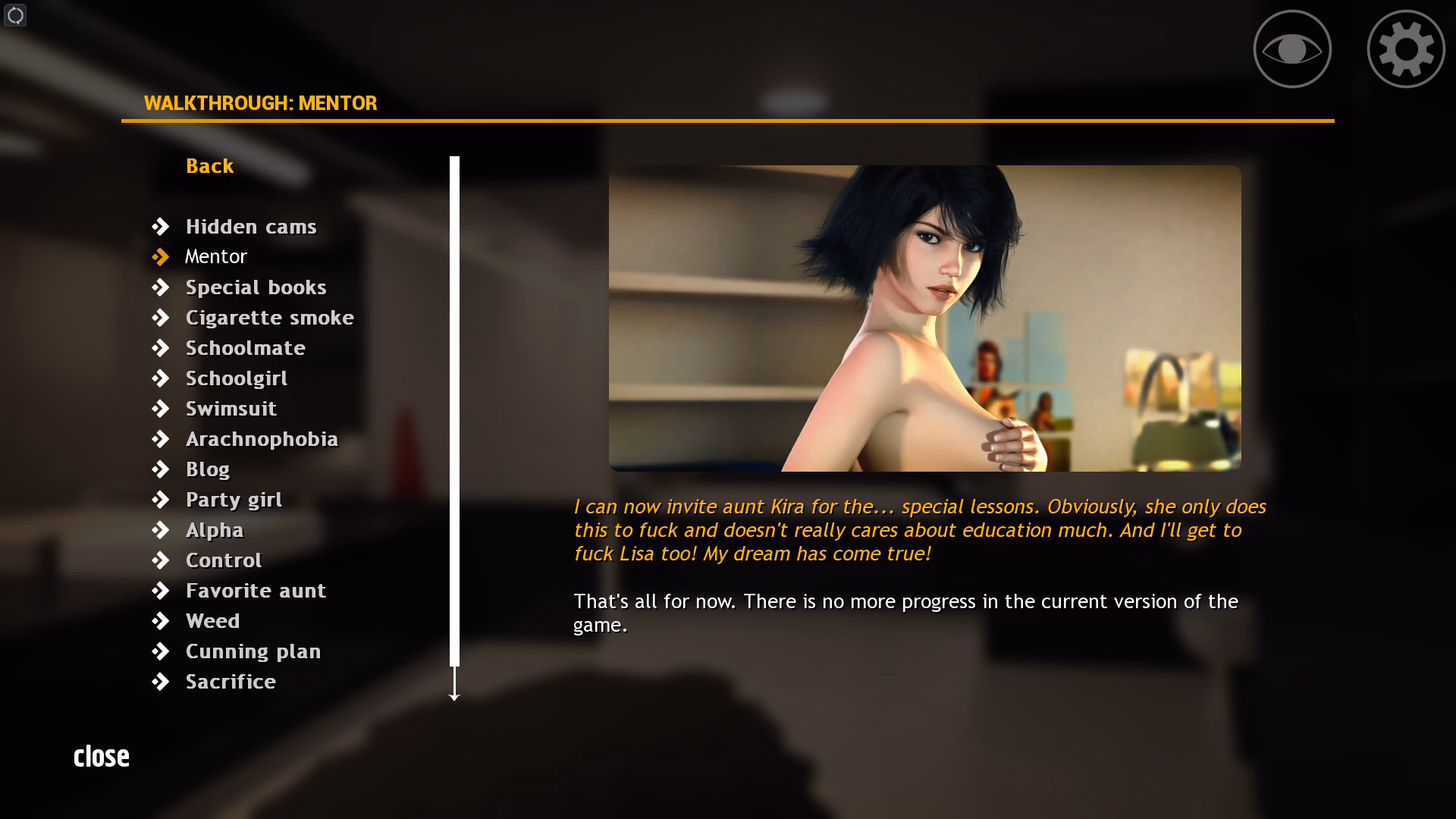Image resolution: width=1456 pixels, height=819 pixels.
Task: Click the Back link above the walkthrough list
Action: pyautogui.click(x=209, y=166)
